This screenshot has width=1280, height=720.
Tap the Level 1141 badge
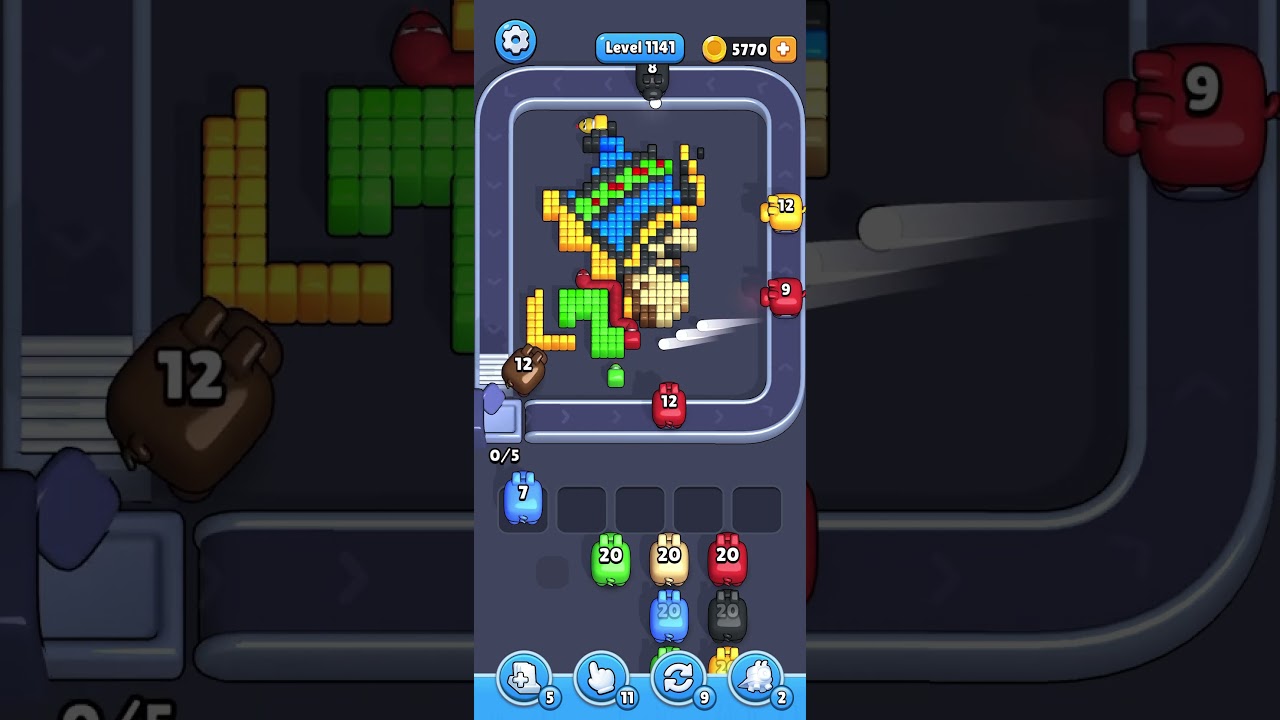click(640, 47)
